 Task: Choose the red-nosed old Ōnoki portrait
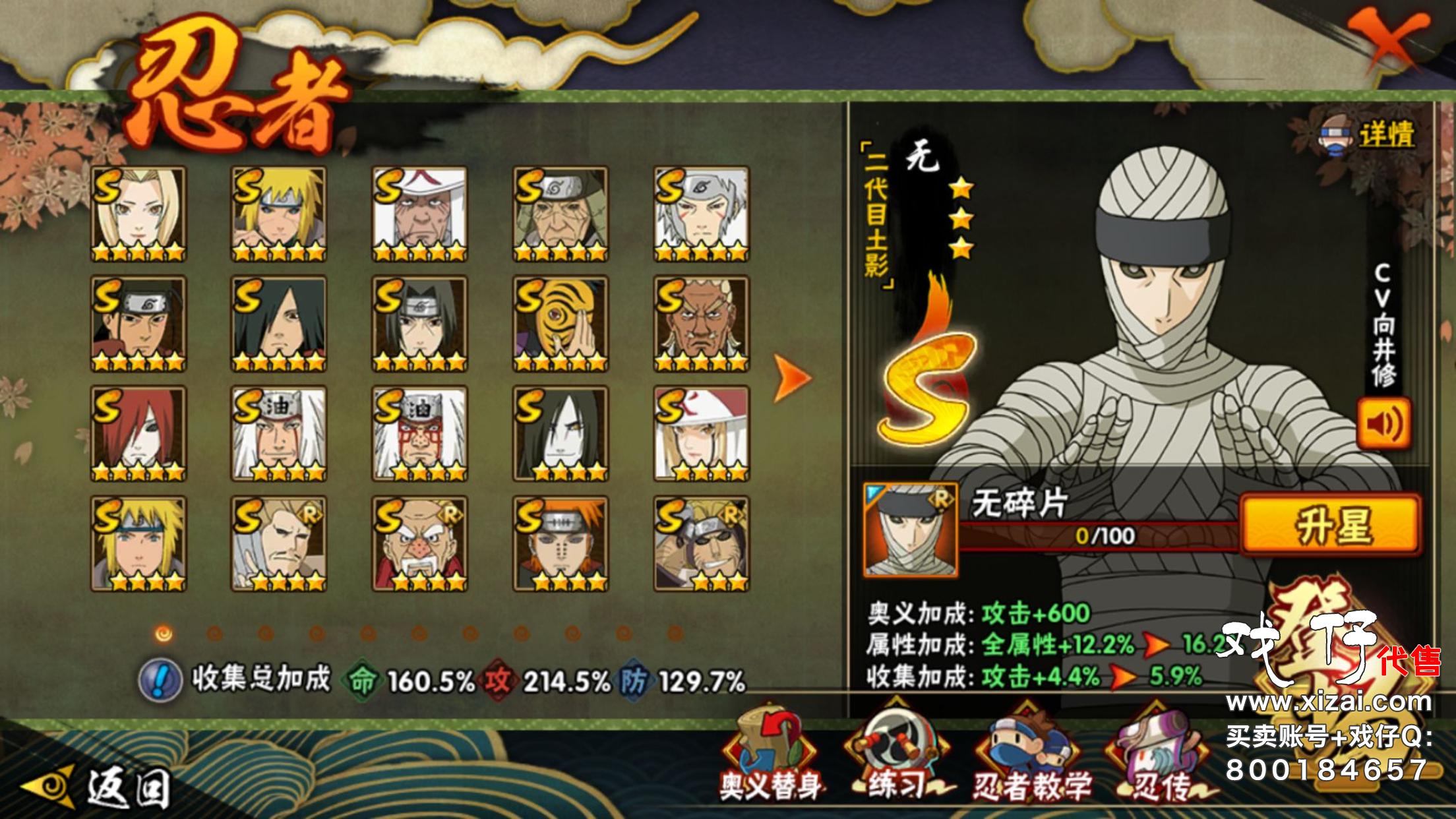click(x=419, y=544)
